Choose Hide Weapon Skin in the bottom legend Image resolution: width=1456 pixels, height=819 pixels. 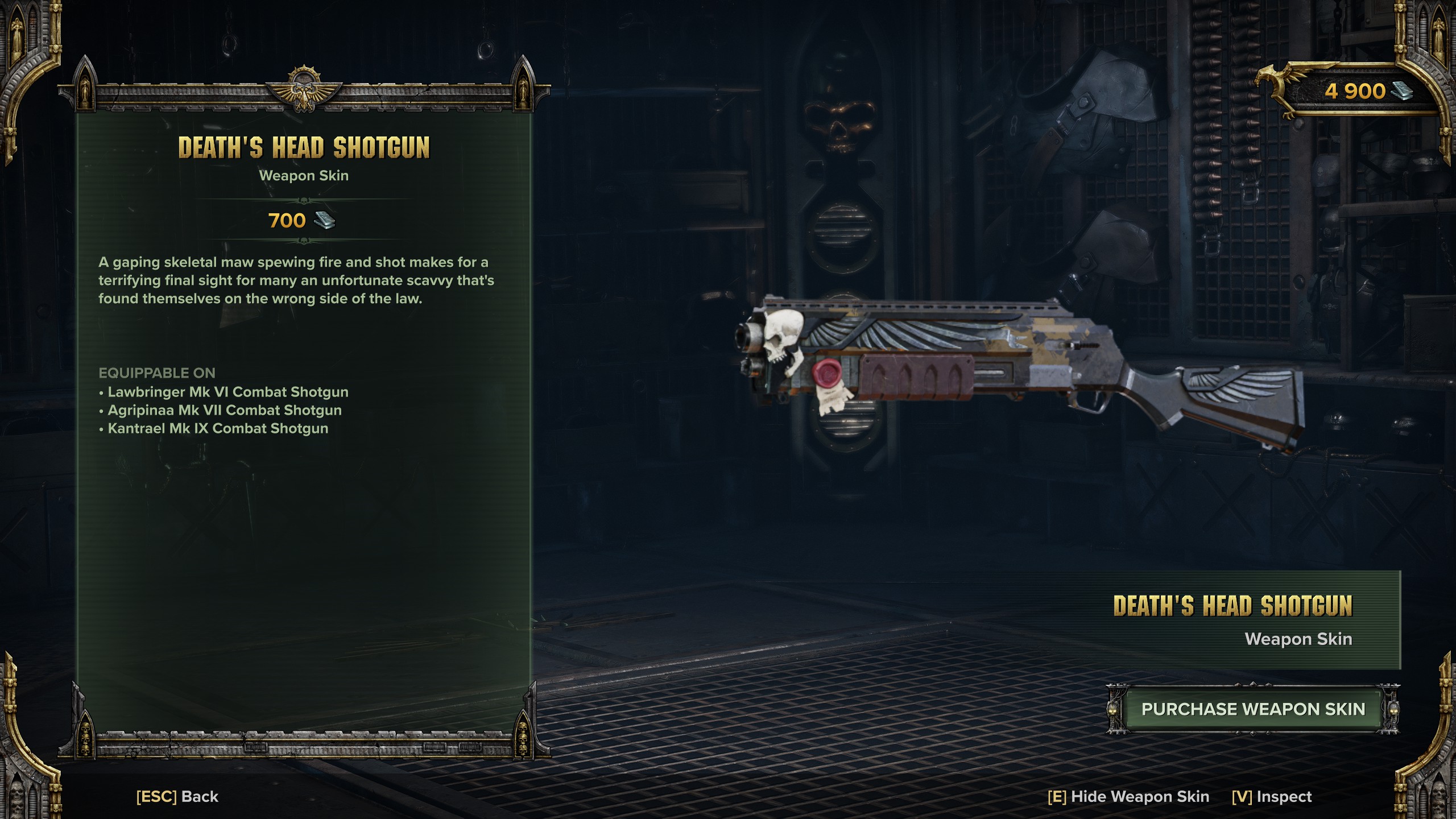[1128, 796]
